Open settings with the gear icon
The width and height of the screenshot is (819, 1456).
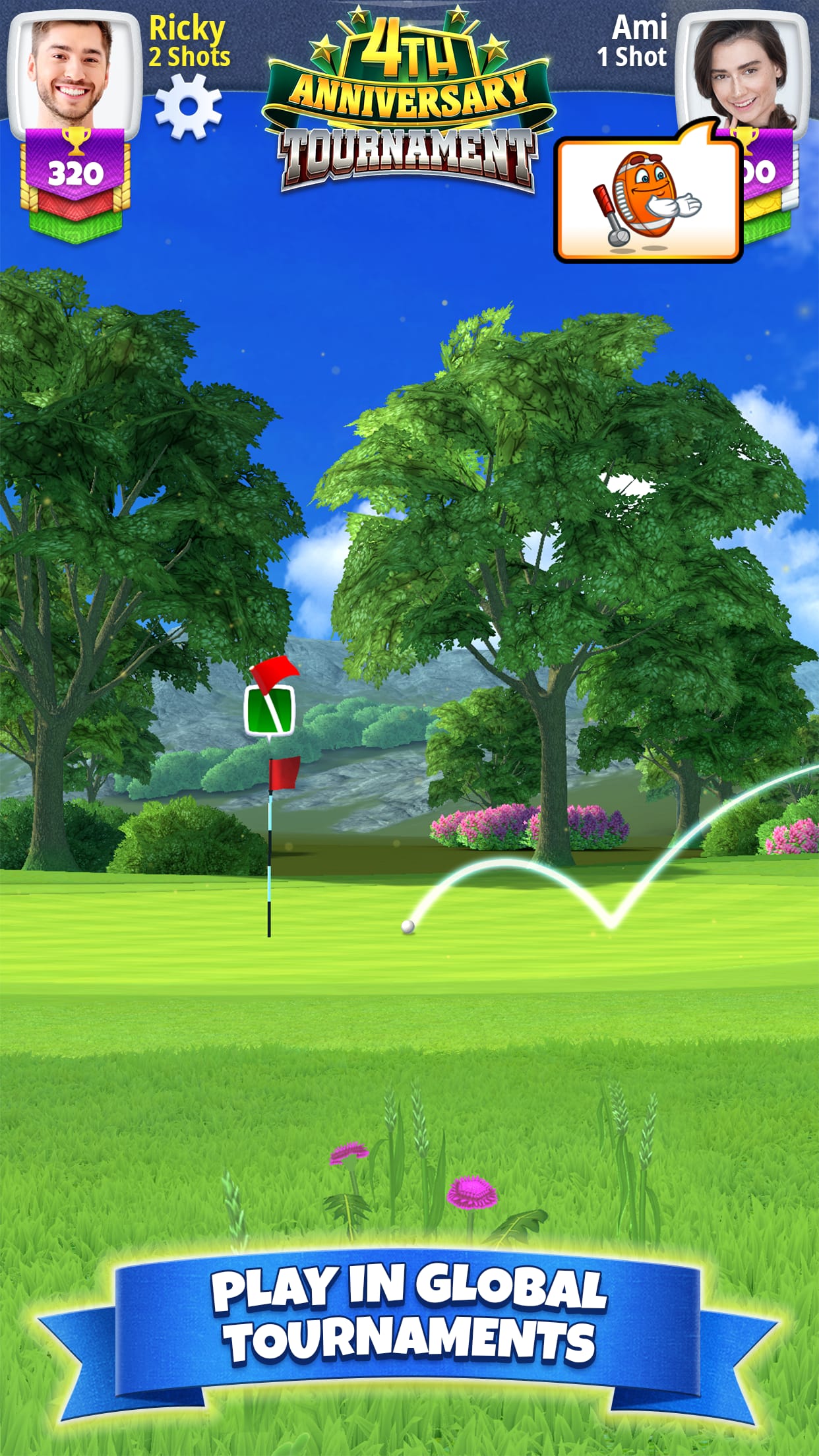(189, 107)
